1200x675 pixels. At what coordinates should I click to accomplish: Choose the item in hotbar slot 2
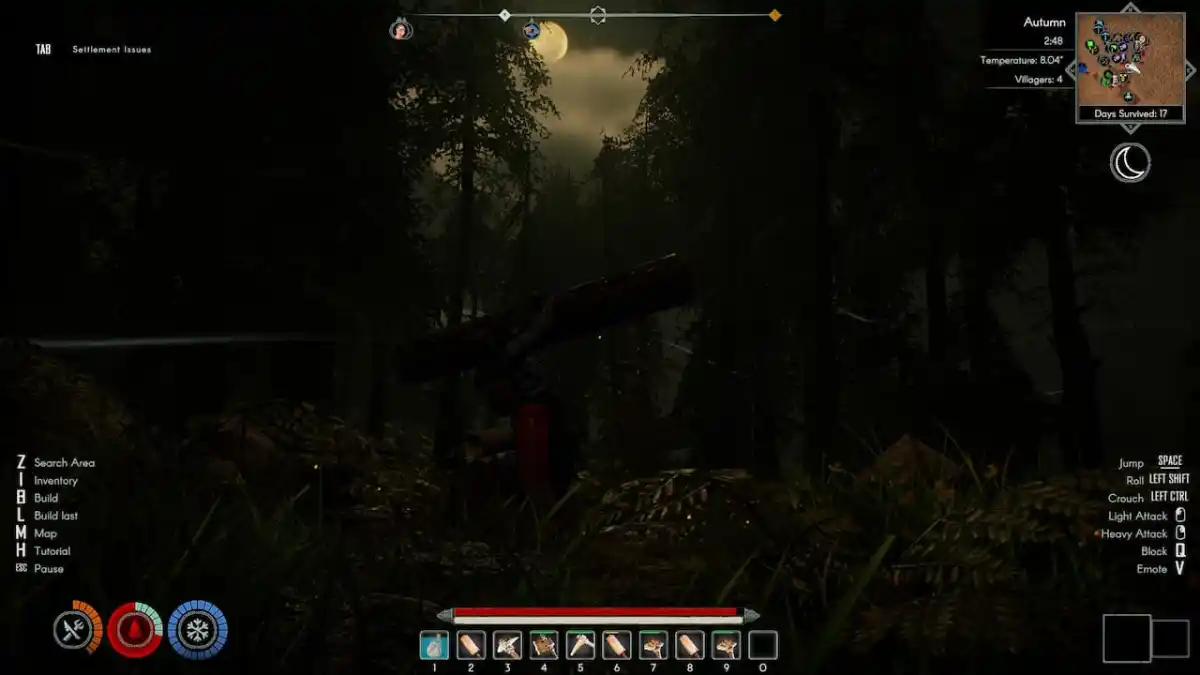(x=471, y=645)
